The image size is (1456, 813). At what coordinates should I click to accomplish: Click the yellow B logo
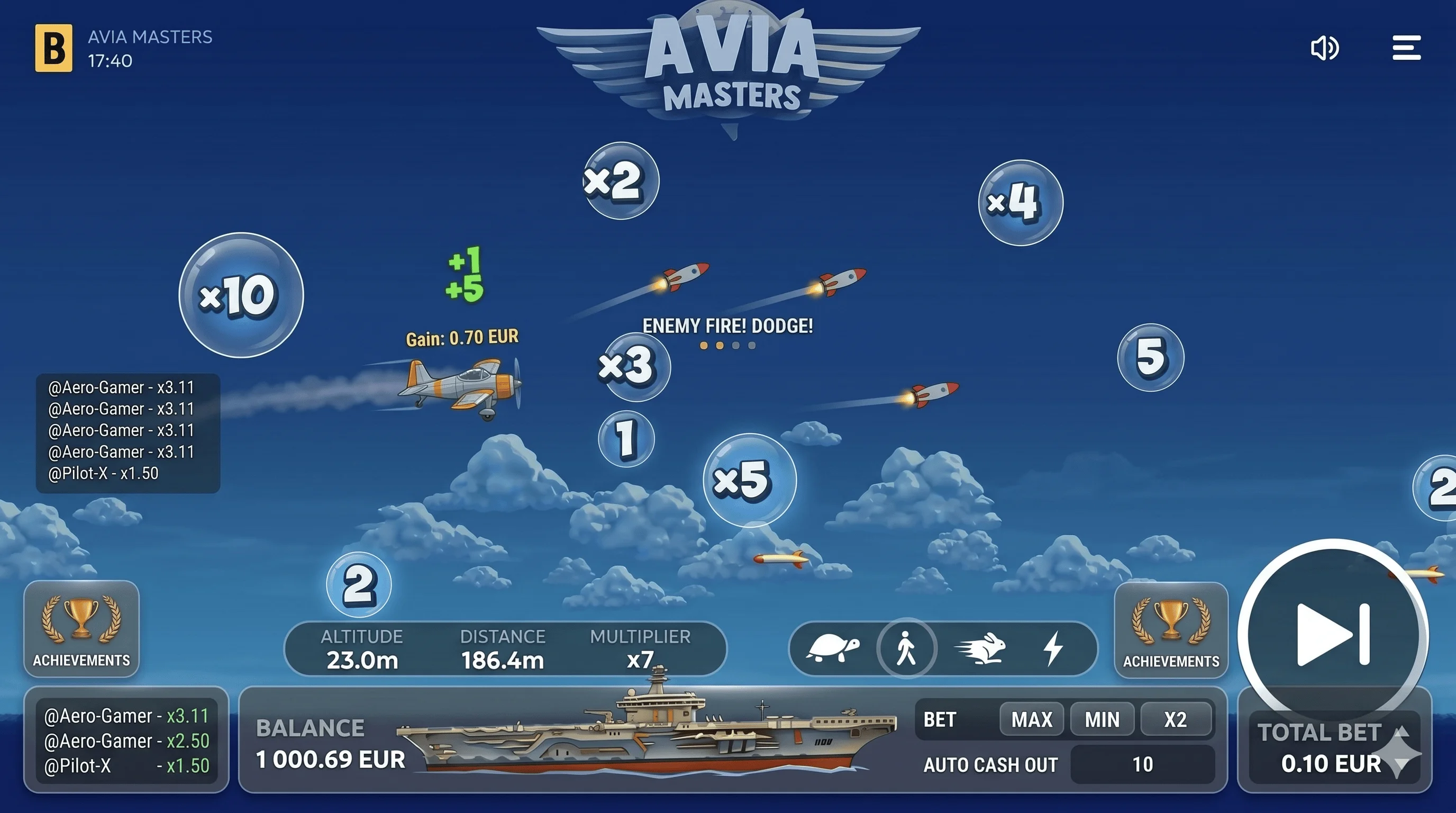click(x=53, y=48)
